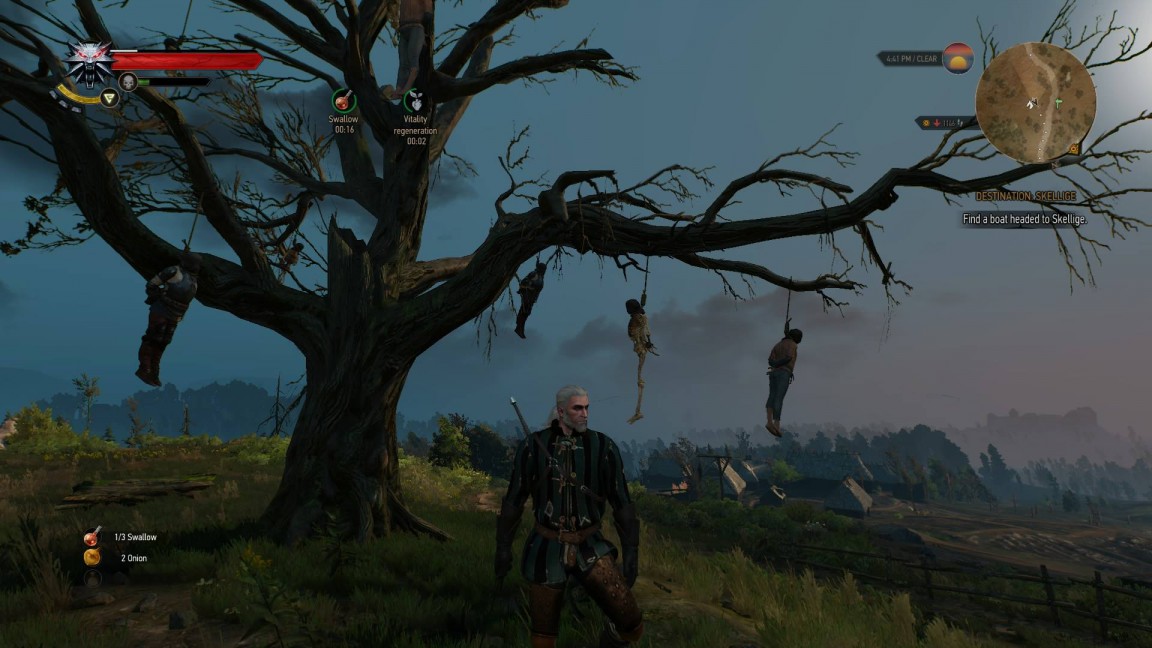The width and height of the screenshot is (1152, 648).
Task: Select the Swallow potion quick slot
Action: 92,538
